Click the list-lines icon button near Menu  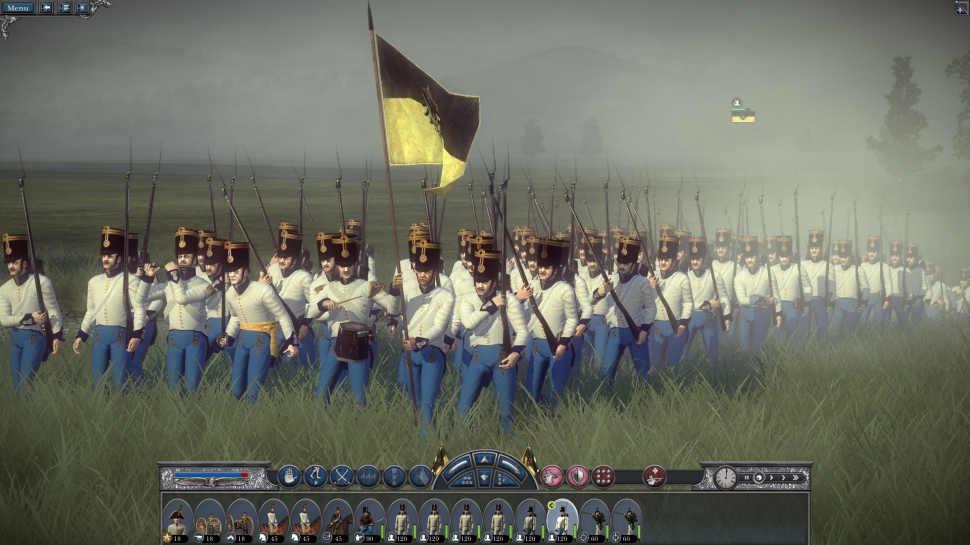point(65,8)
